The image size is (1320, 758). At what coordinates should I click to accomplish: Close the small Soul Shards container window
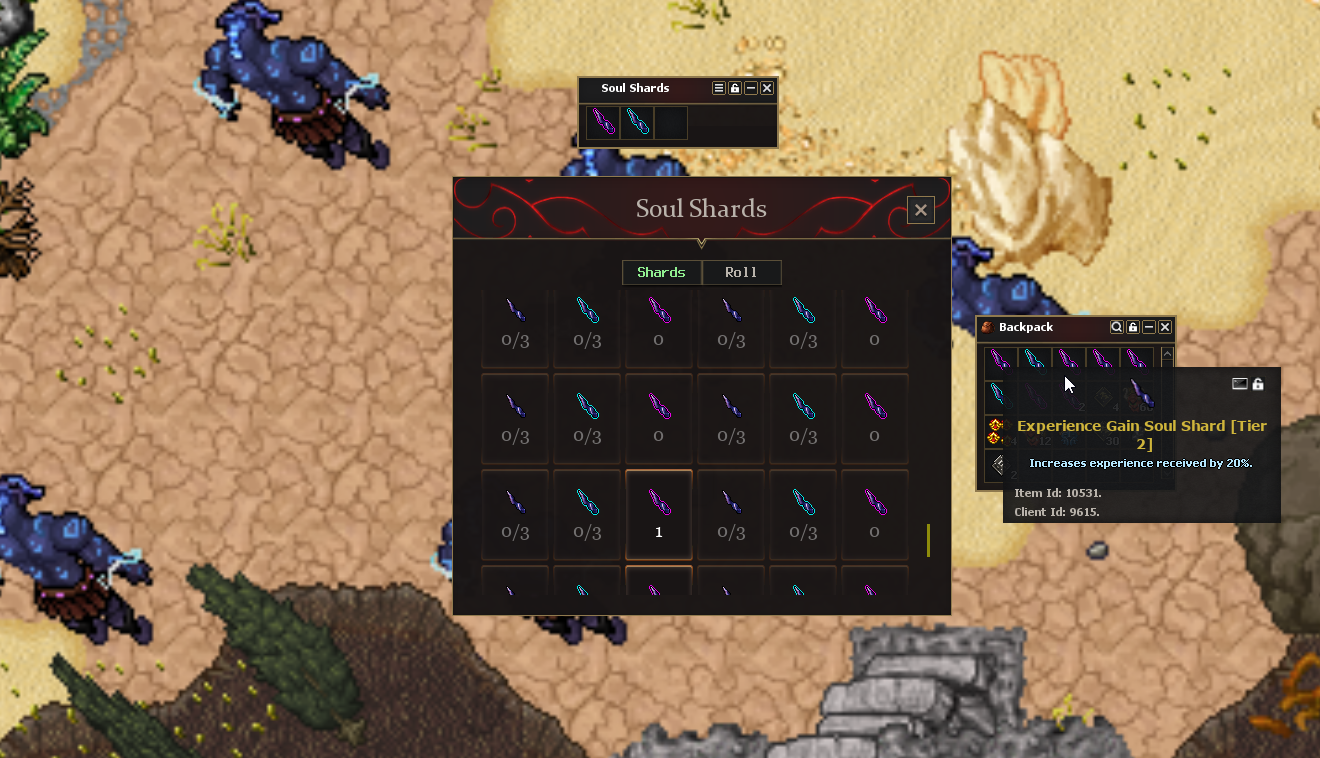767,89
